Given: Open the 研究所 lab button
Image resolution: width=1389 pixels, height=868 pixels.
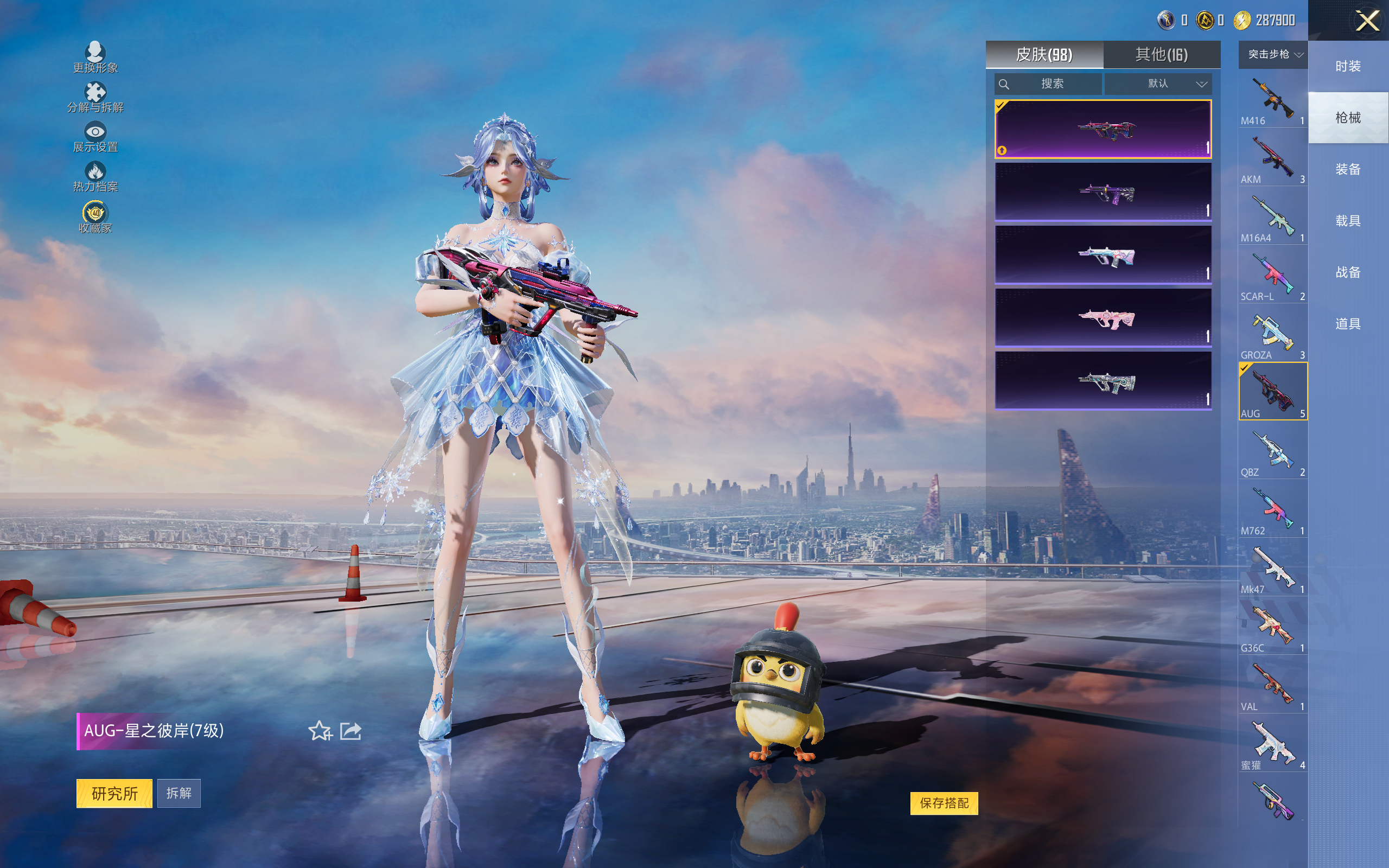Looking at the screenshot, I should click(114, 793).
